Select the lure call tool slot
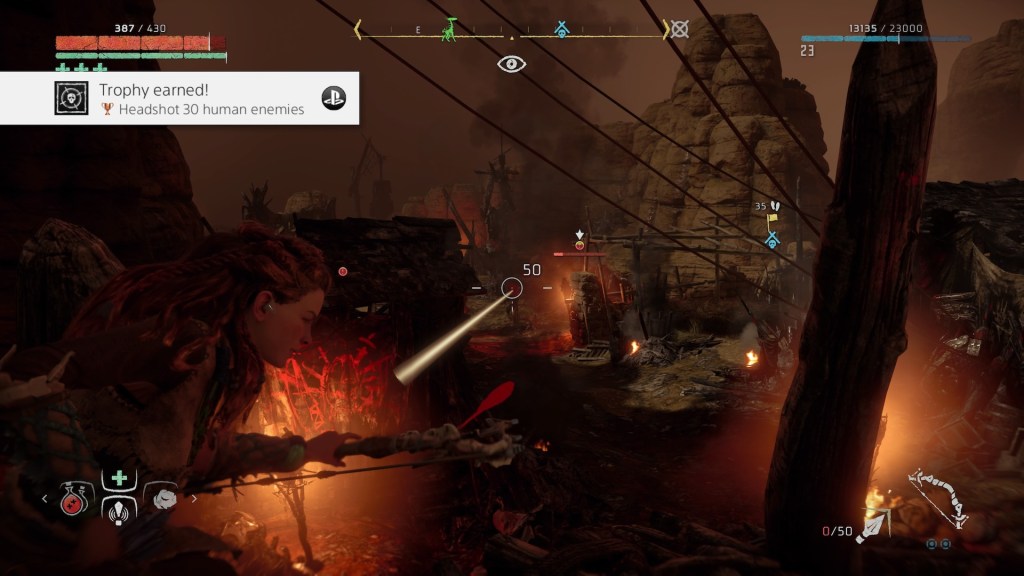 (119, 507)
